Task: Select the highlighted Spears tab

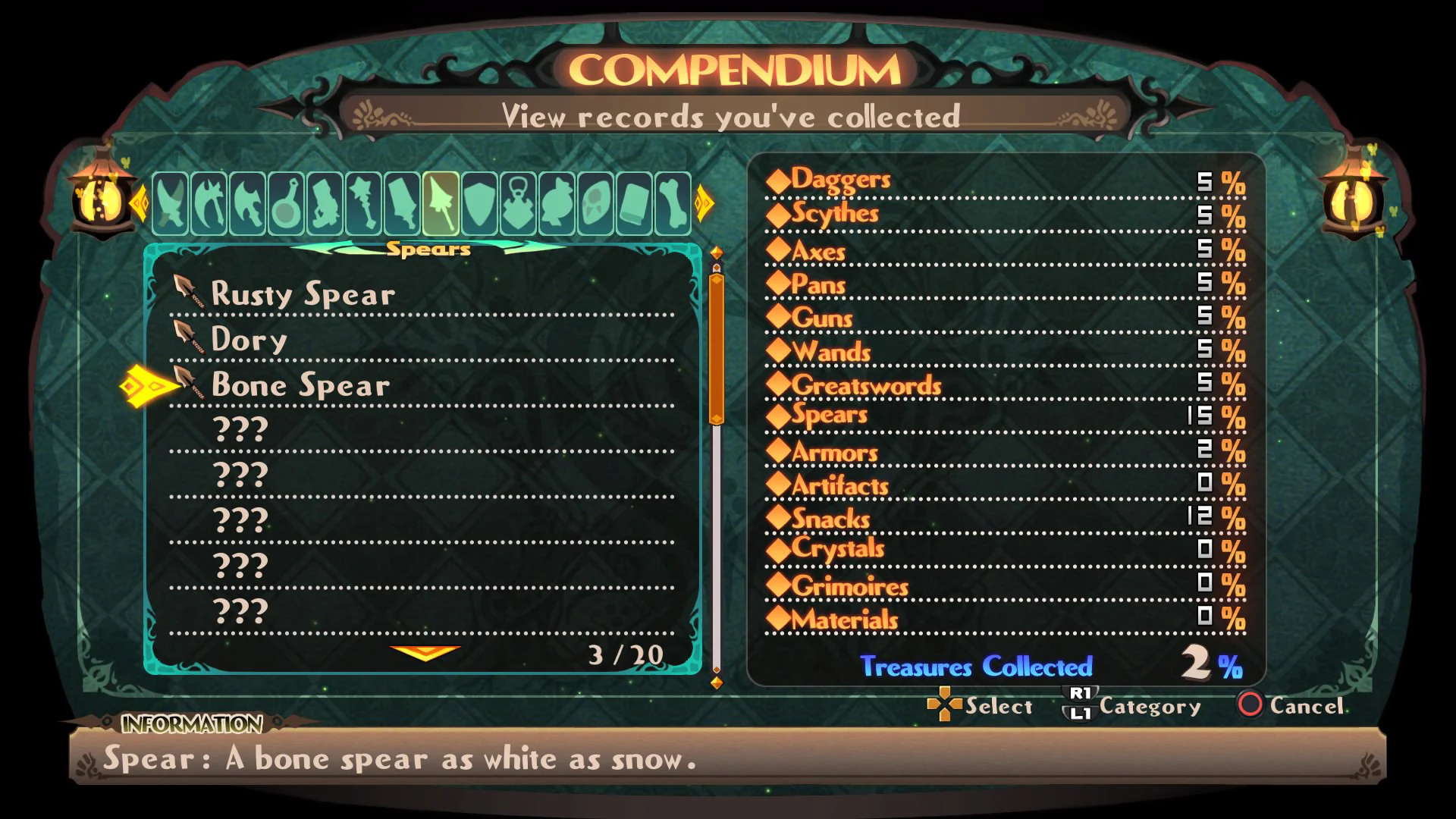Action: [441, 203]
